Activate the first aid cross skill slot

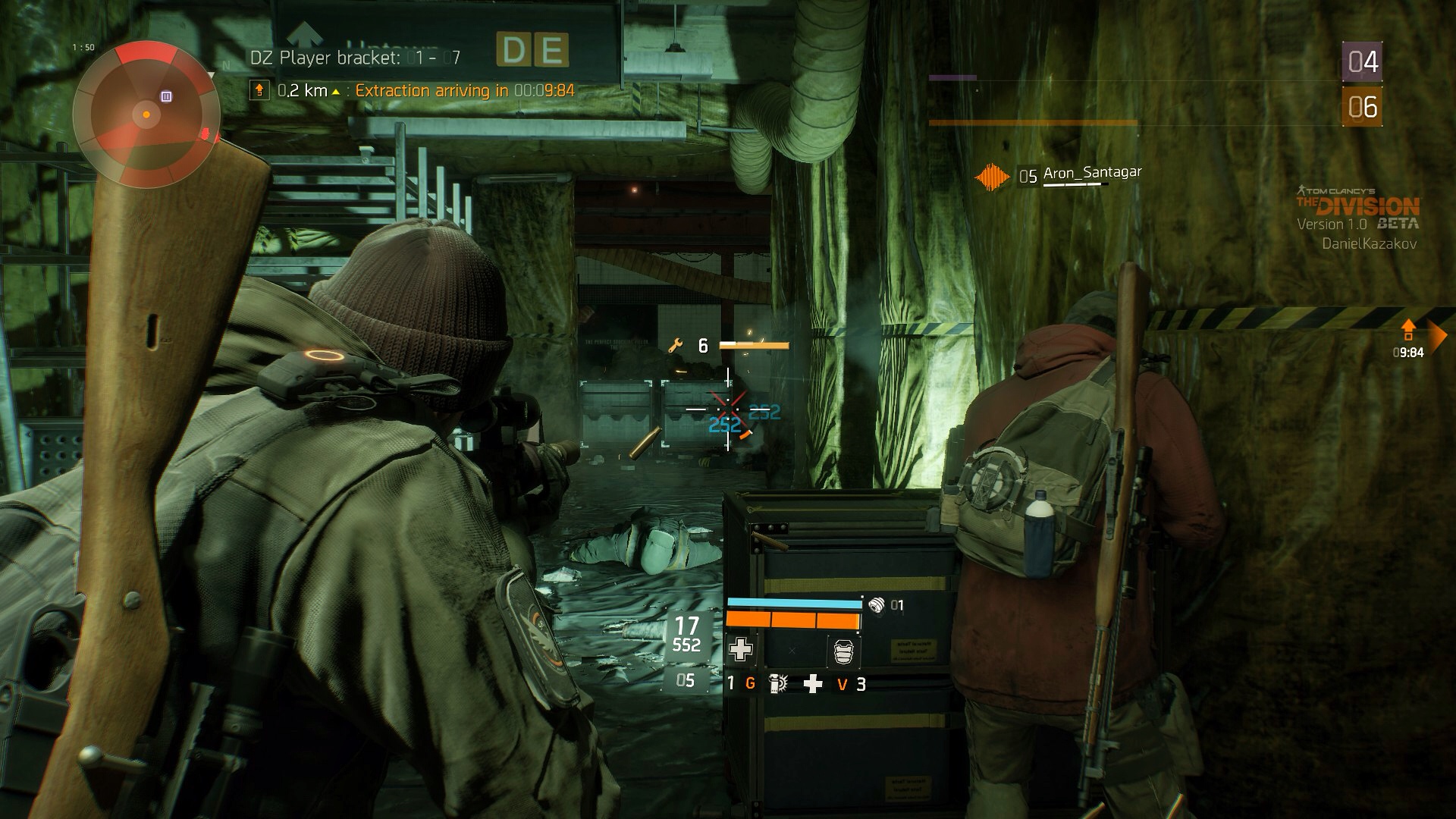tap(740, 650)
